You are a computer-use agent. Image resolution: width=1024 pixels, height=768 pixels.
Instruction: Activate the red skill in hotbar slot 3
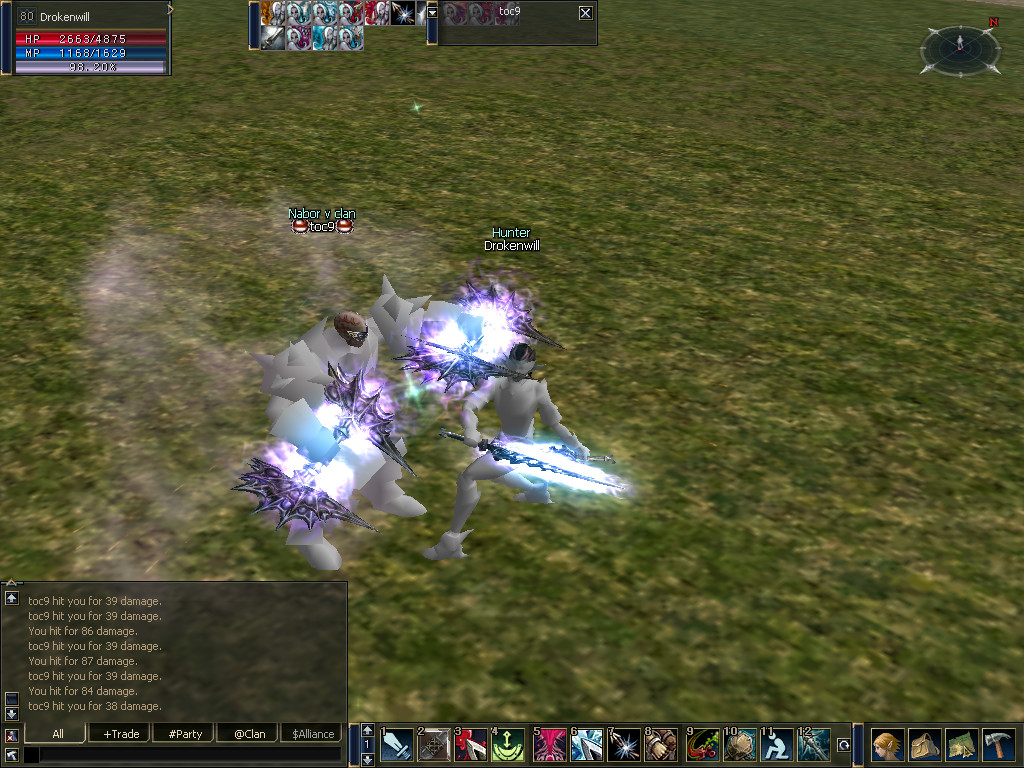pyautogui.click(x=470, y=745)
